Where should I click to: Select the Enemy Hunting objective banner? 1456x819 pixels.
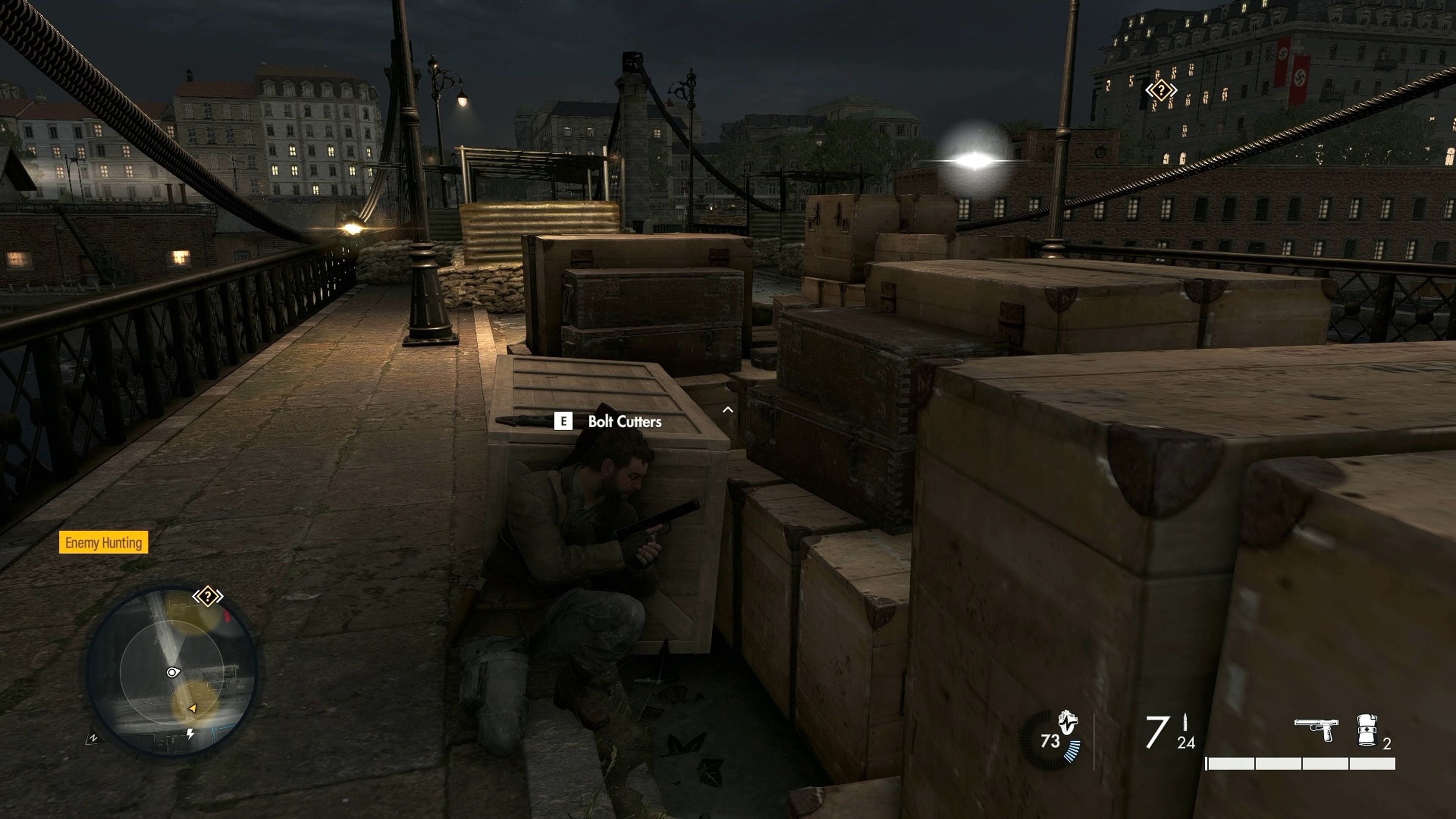coord(104,543)
